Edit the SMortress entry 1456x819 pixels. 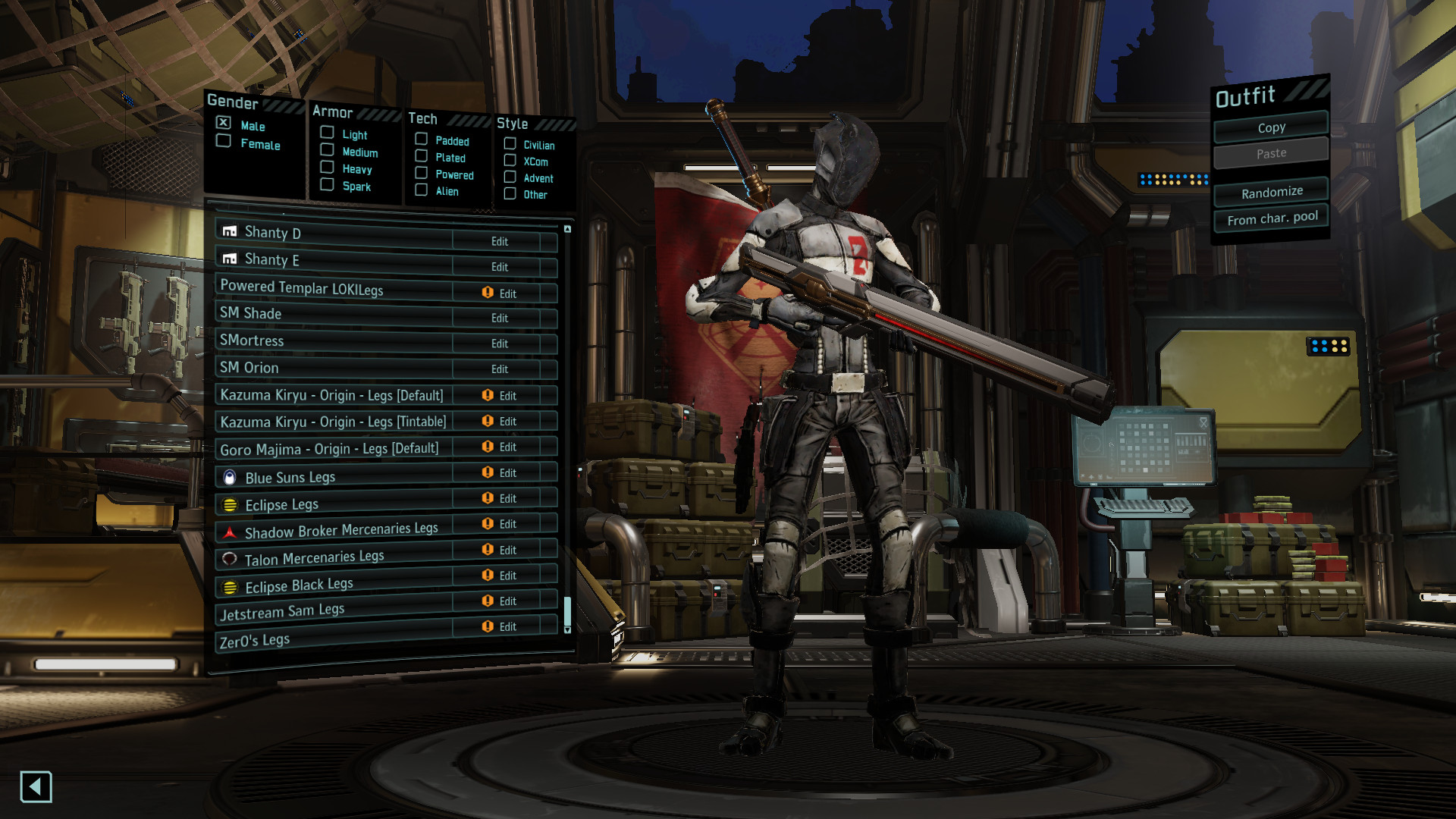point(499,344)
